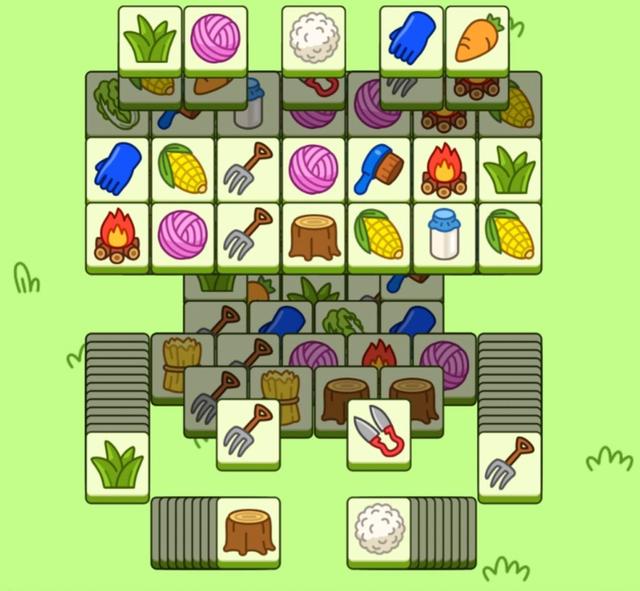Image resolution: width=640 pixels, height=591 pixels.
Task: Choose the corn tile beside the blue glove
Action: 183,168
